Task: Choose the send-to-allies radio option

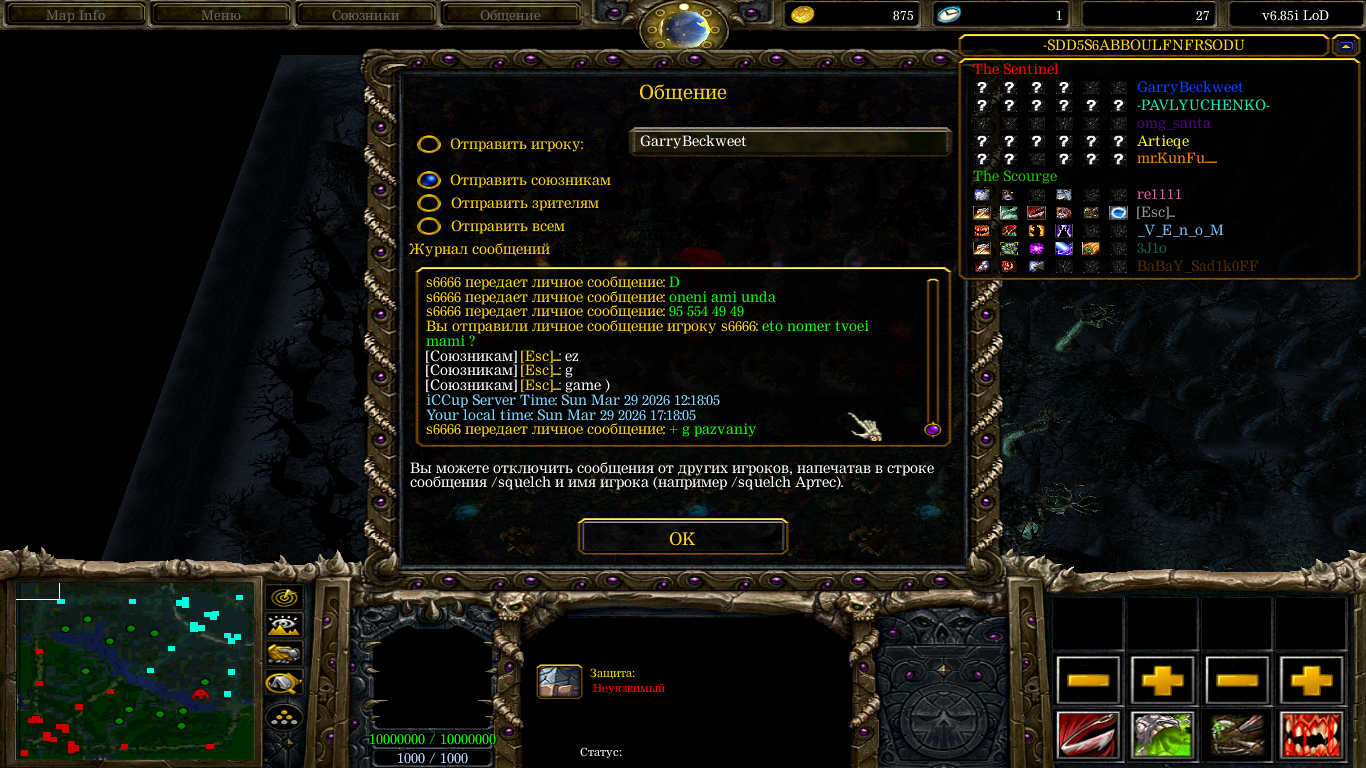Action: click(429, 180)
